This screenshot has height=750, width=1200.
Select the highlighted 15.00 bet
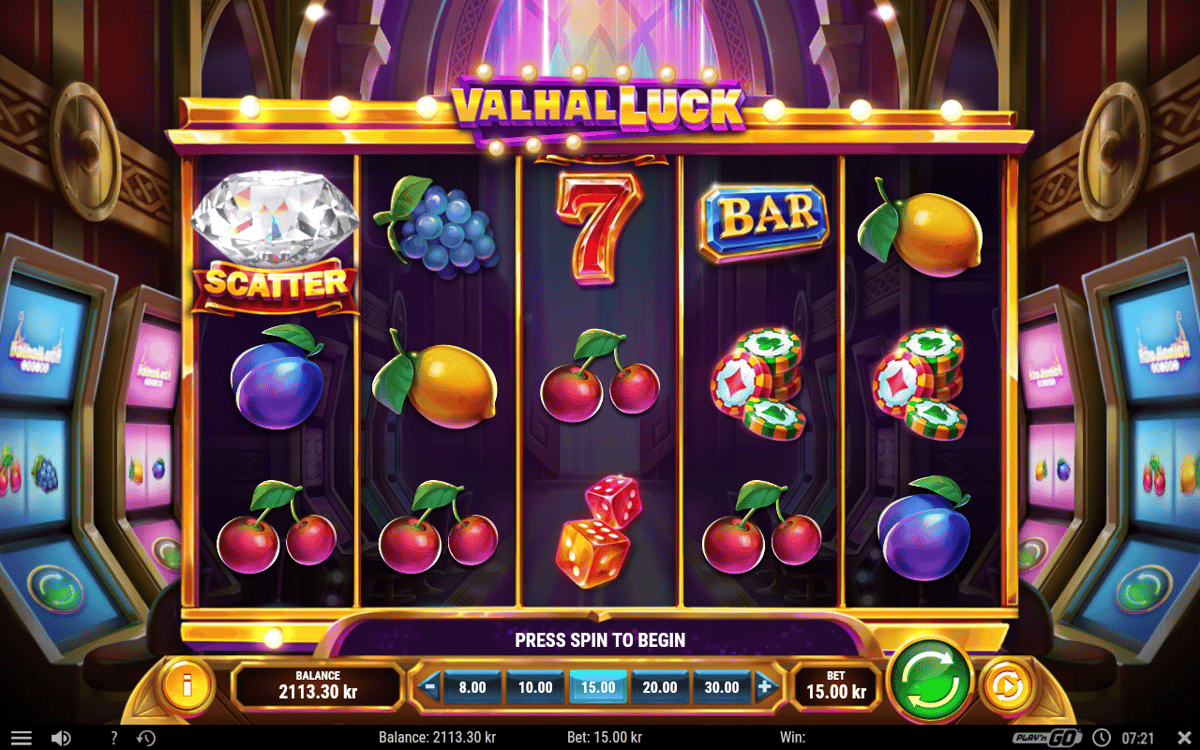598,687
